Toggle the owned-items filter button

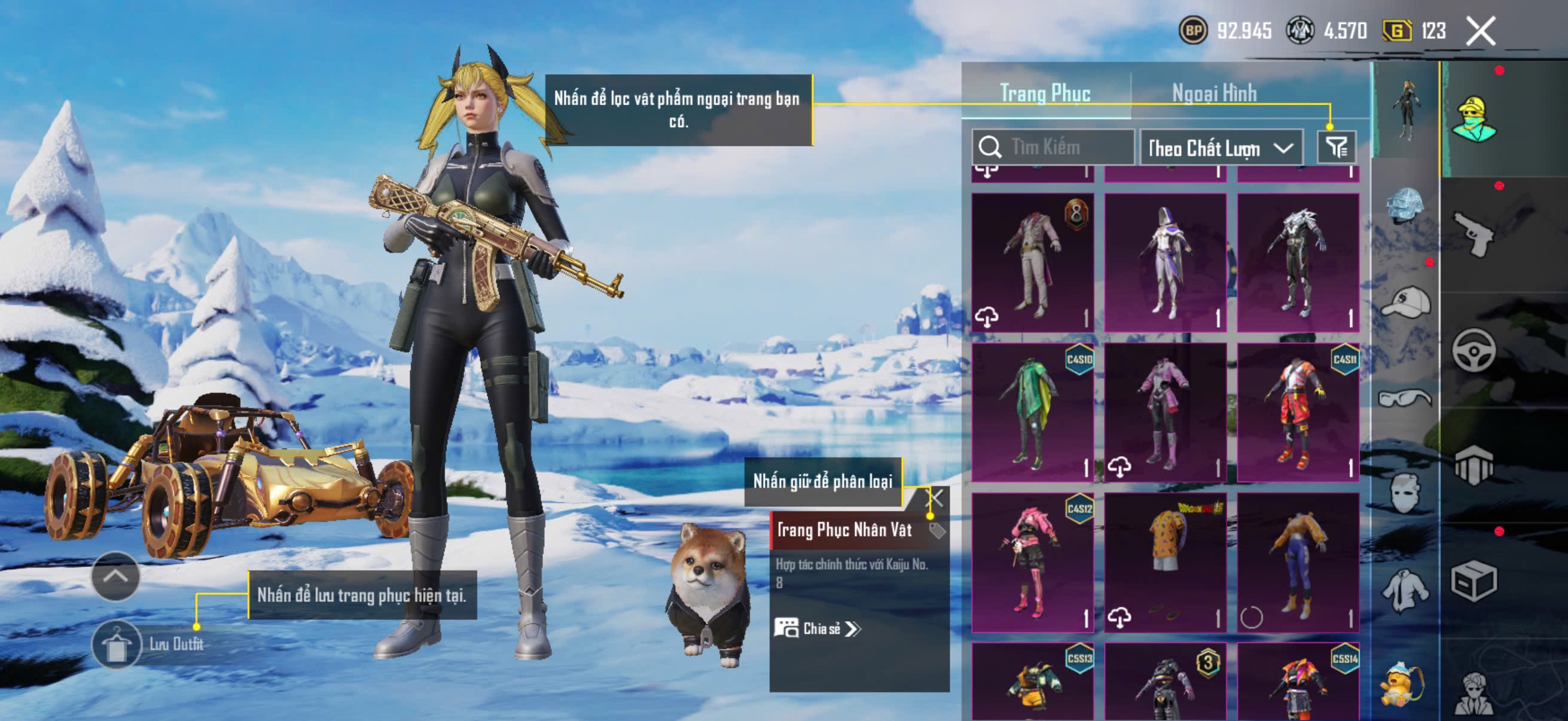(1336, 147)
